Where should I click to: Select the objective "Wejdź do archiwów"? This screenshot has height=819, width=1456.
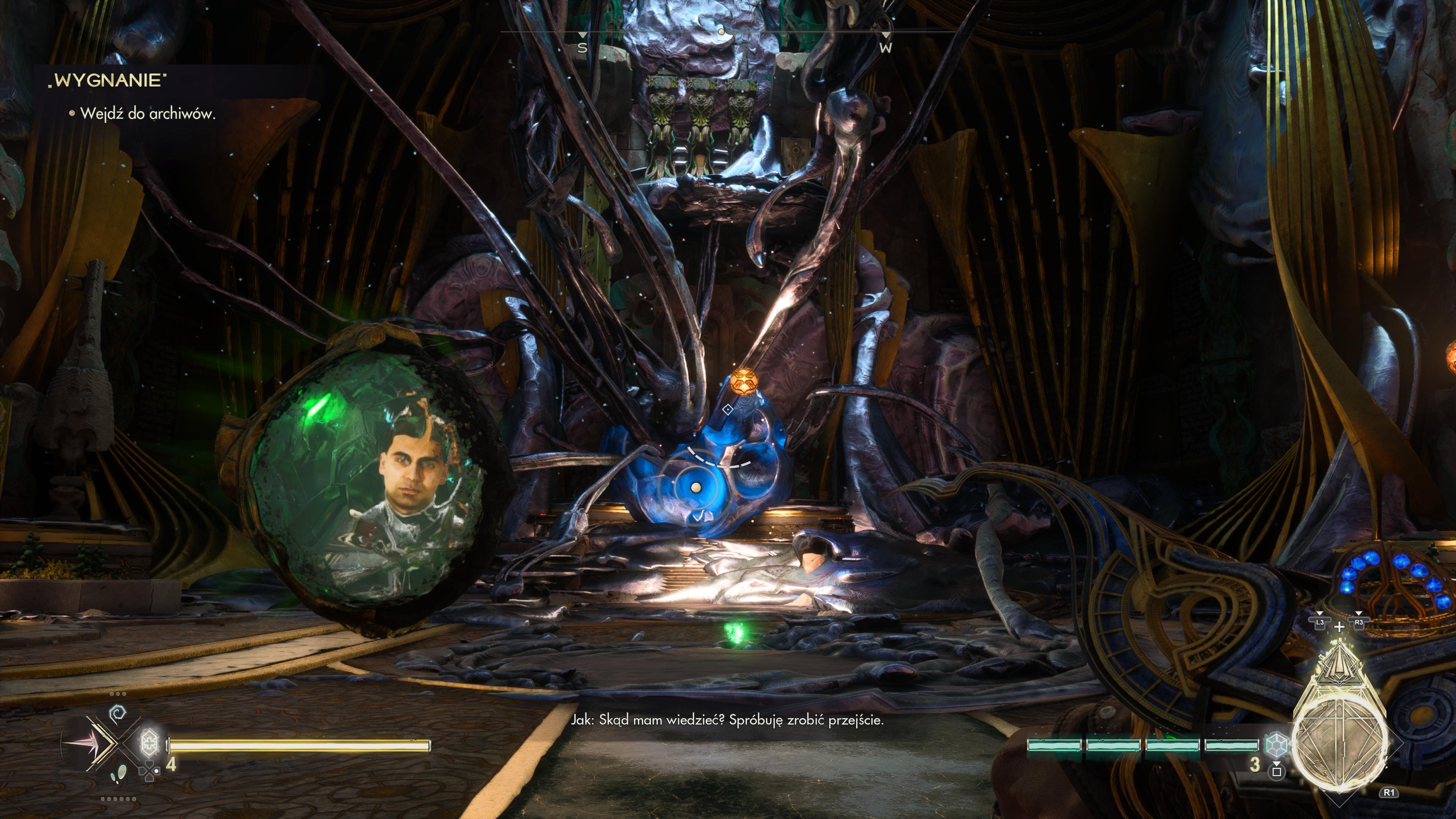point(147,114)
